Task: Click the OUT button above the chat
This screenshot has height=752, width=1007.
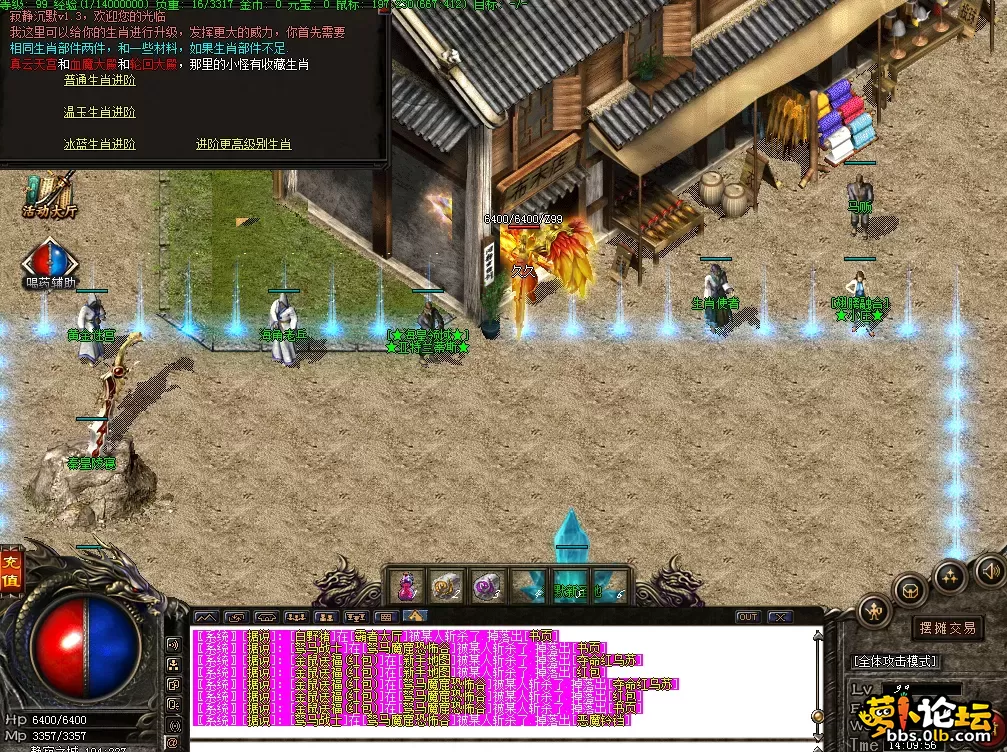Action: pos(747,617)
